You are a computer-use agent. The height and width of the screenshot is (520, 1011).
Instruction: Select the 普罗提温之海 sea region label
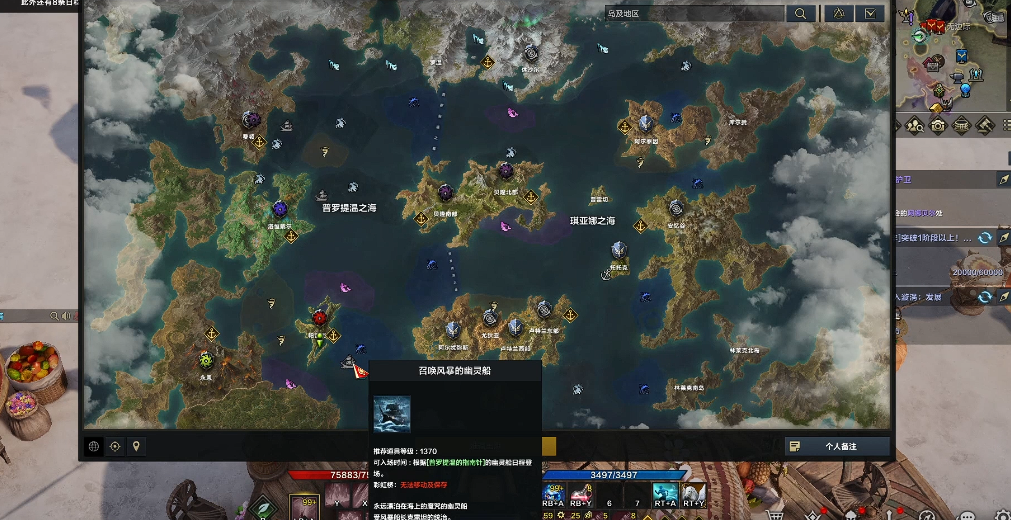tap(349, 209)
